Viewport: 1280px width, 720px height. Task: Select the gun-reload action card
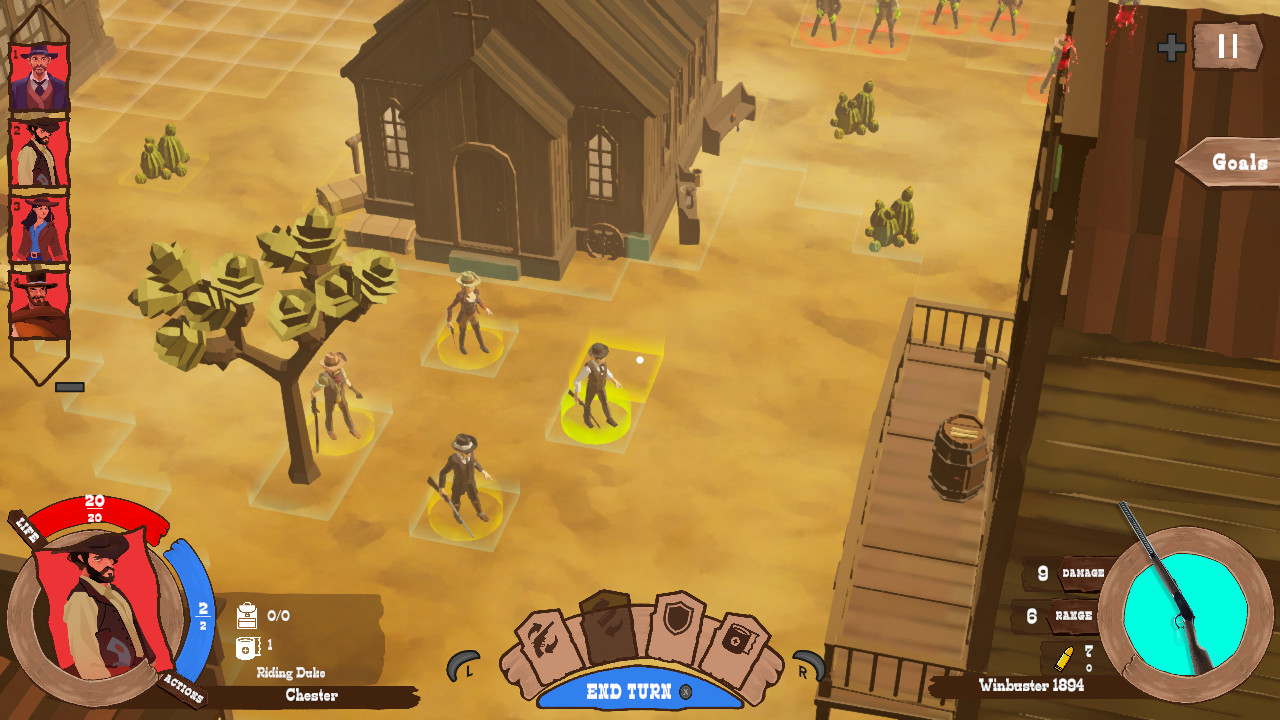tap(543, 636)
